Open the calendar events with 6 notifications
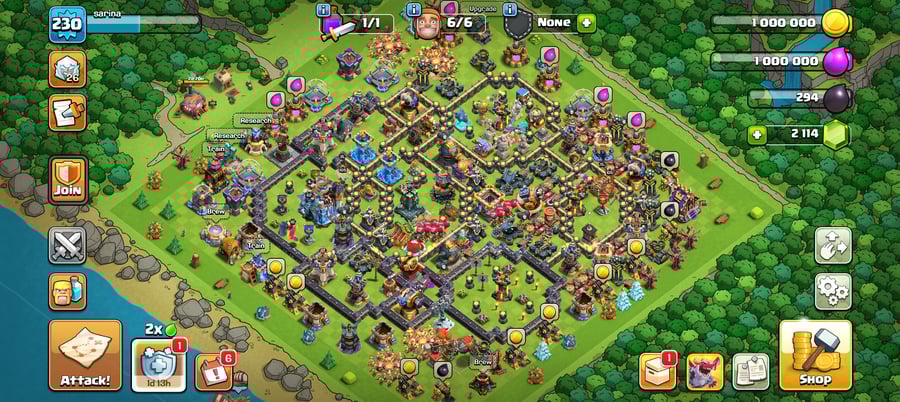Image resolution: width=900 pixels, height=402 pixels. pos(212,370)
